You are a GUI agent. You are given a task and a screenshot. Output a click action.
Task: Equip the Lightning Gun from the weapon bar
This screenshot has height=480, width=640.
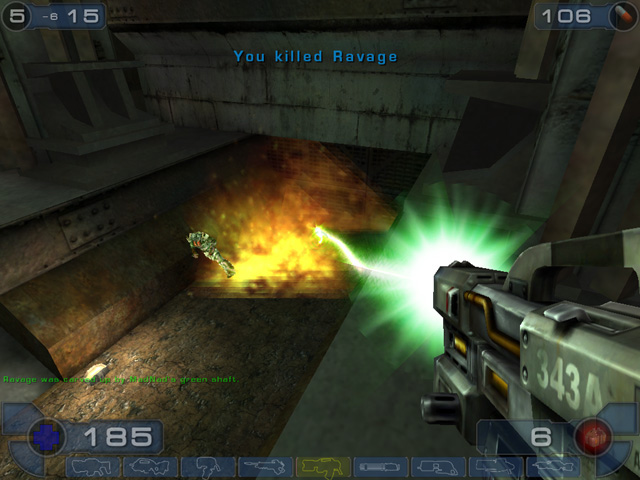coord(553,467)
